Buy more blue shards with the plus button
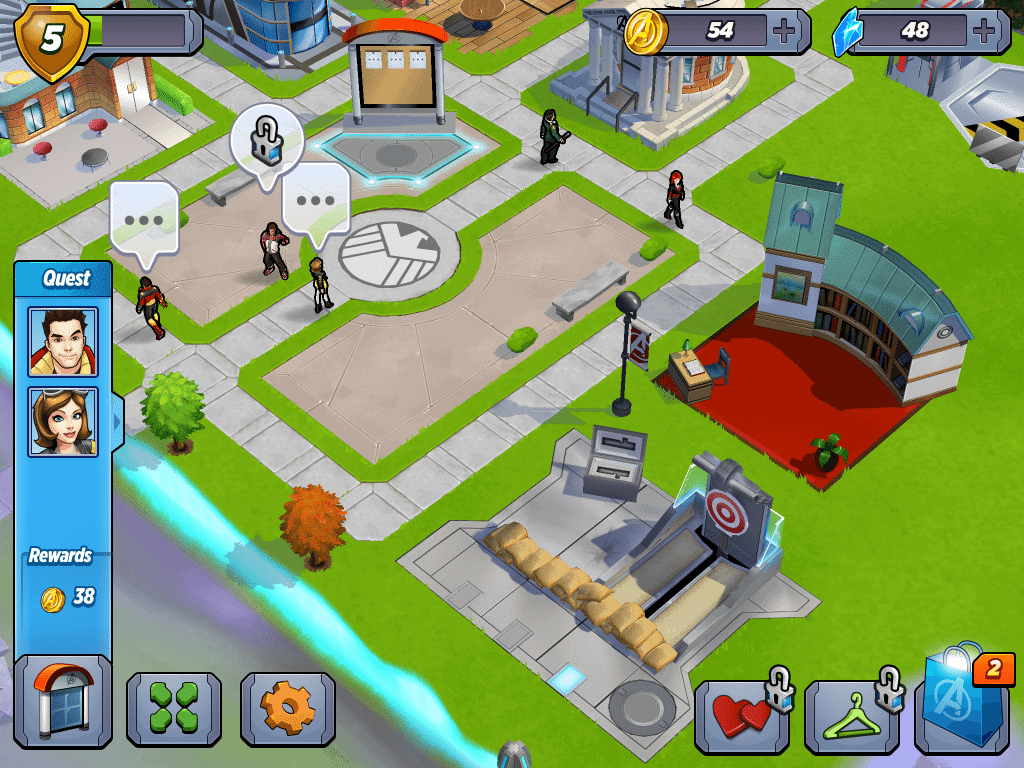Image resolution: width=1024 pixels, height=768 pixels. [x=988, y=31]
